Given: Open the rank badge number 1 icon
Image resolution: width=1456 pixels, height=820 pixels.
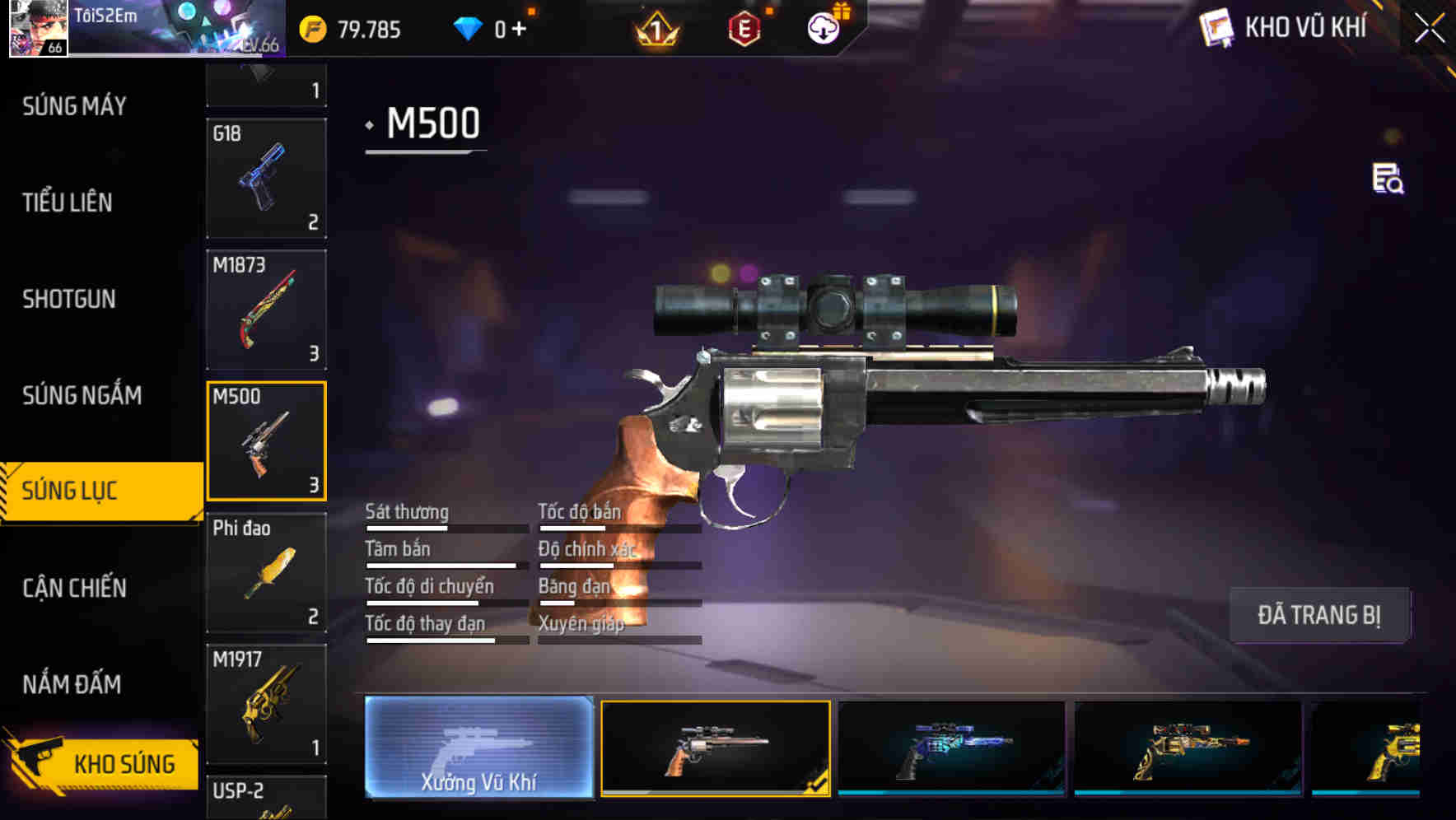Looking at the screenshot, I should [655, 30].
